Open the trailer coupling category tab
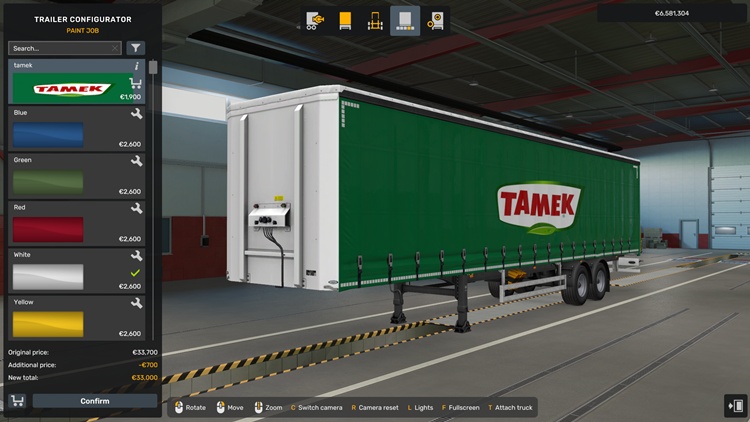The height and width of the screenshot is (422, 750). pyautogui.click(x=315, y=20)
